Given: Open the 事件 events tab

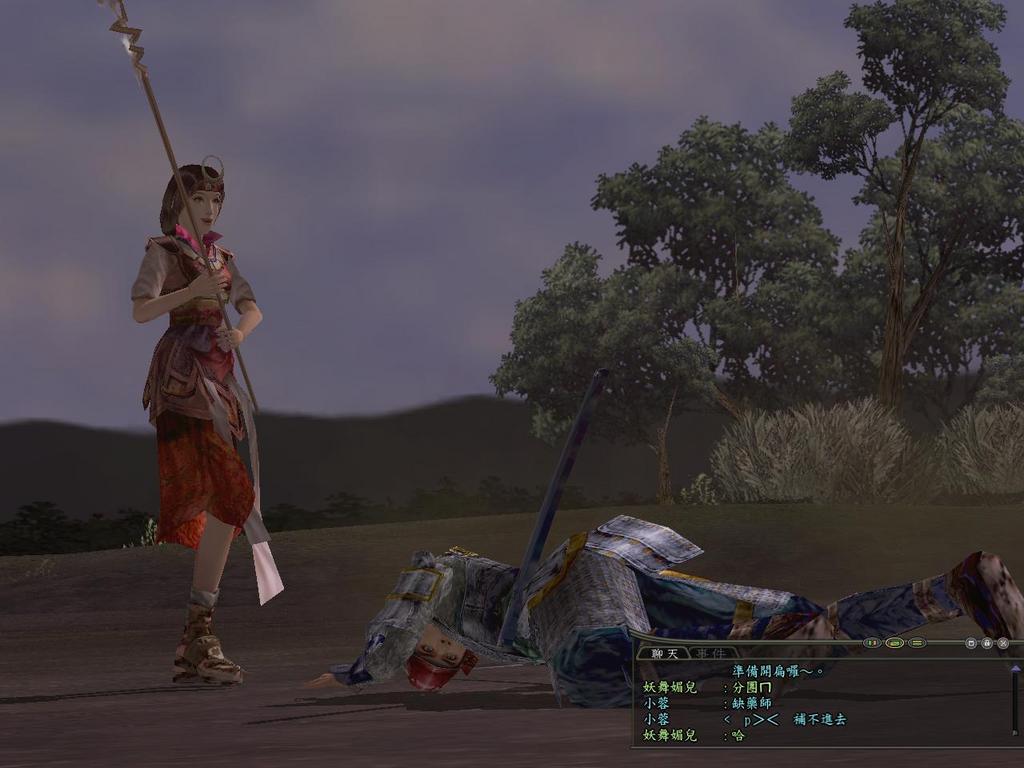Looking at the screenshot, I should tap(711, 653).
